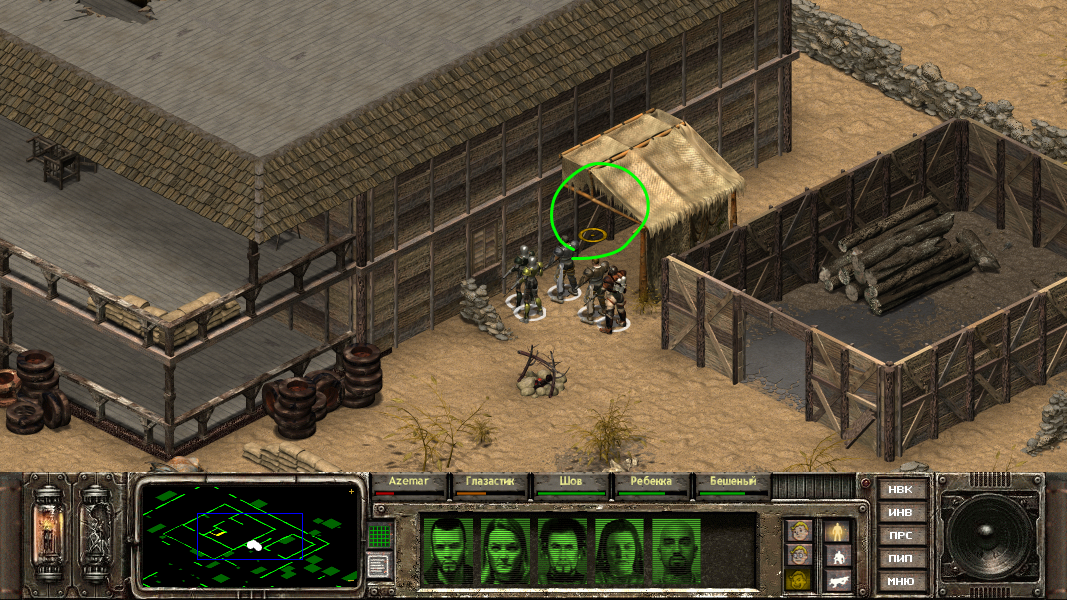1067x600 pixels.
Task: Set stance to crouching figure icon
Action: 836,555
